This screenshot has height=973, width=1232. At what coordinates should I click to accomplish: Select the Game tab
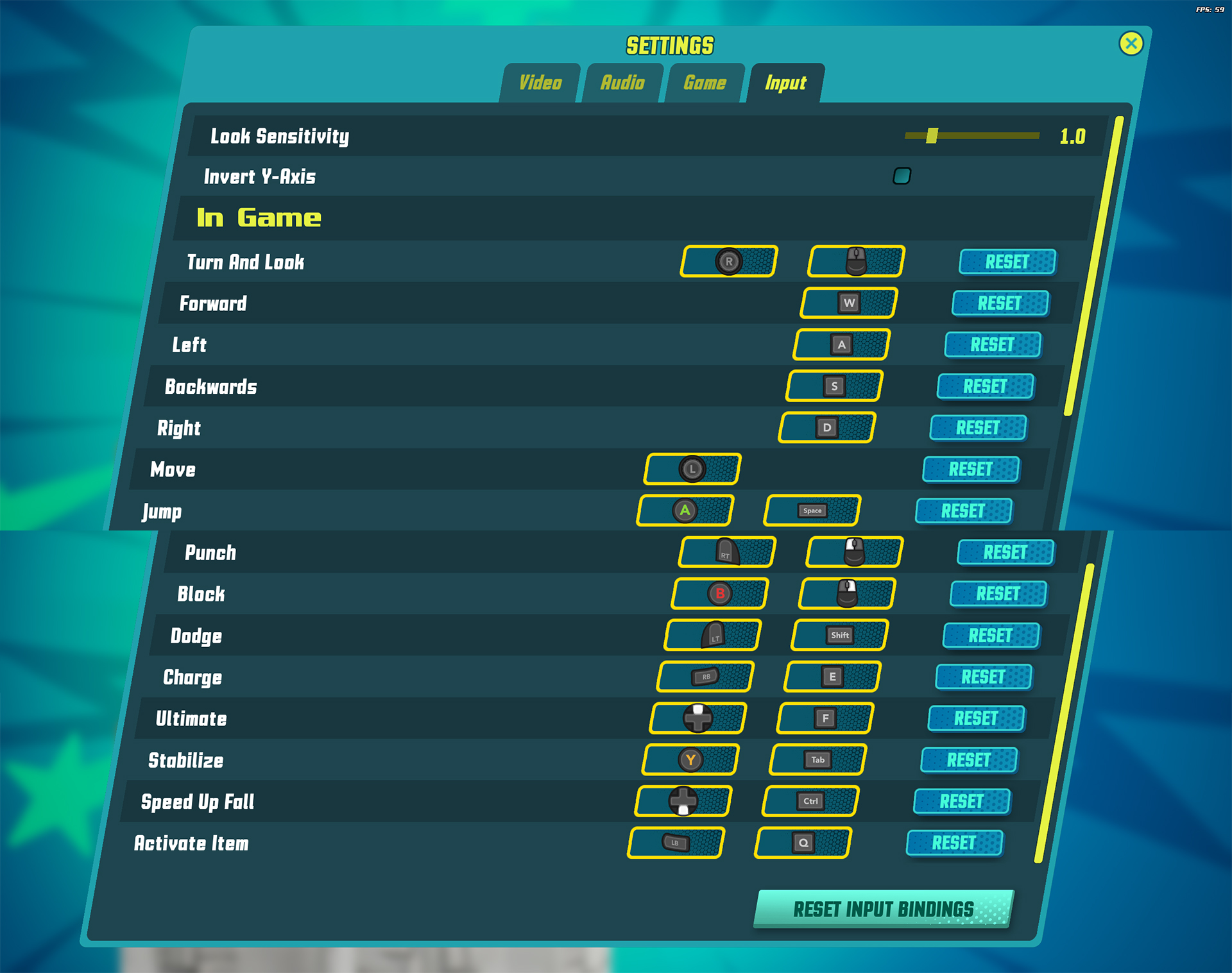(705, 83)
